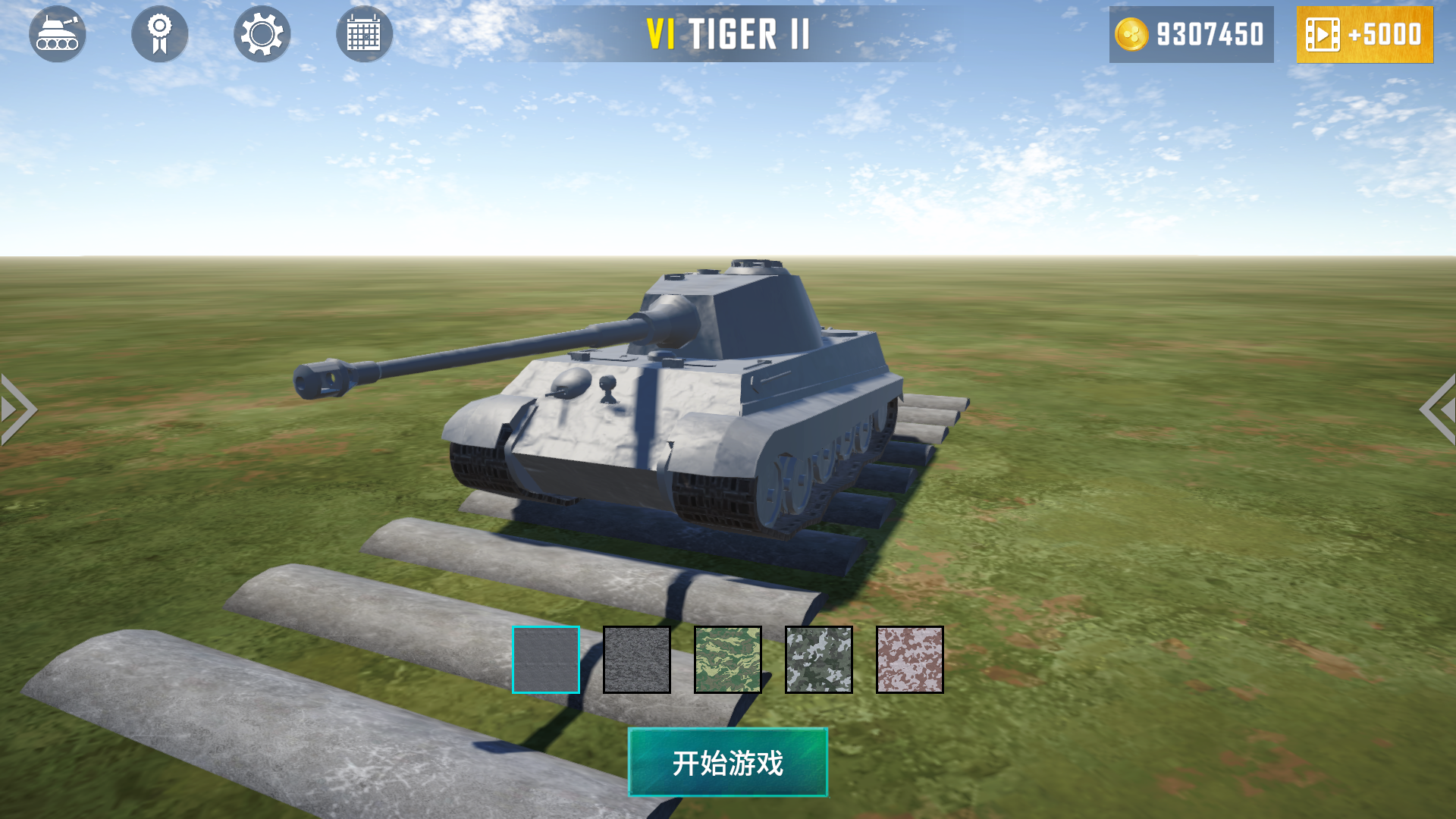The image size is (1456, 819).
Task: Pick the brown-and-white camo color swatch
Action: click(909, 659)
